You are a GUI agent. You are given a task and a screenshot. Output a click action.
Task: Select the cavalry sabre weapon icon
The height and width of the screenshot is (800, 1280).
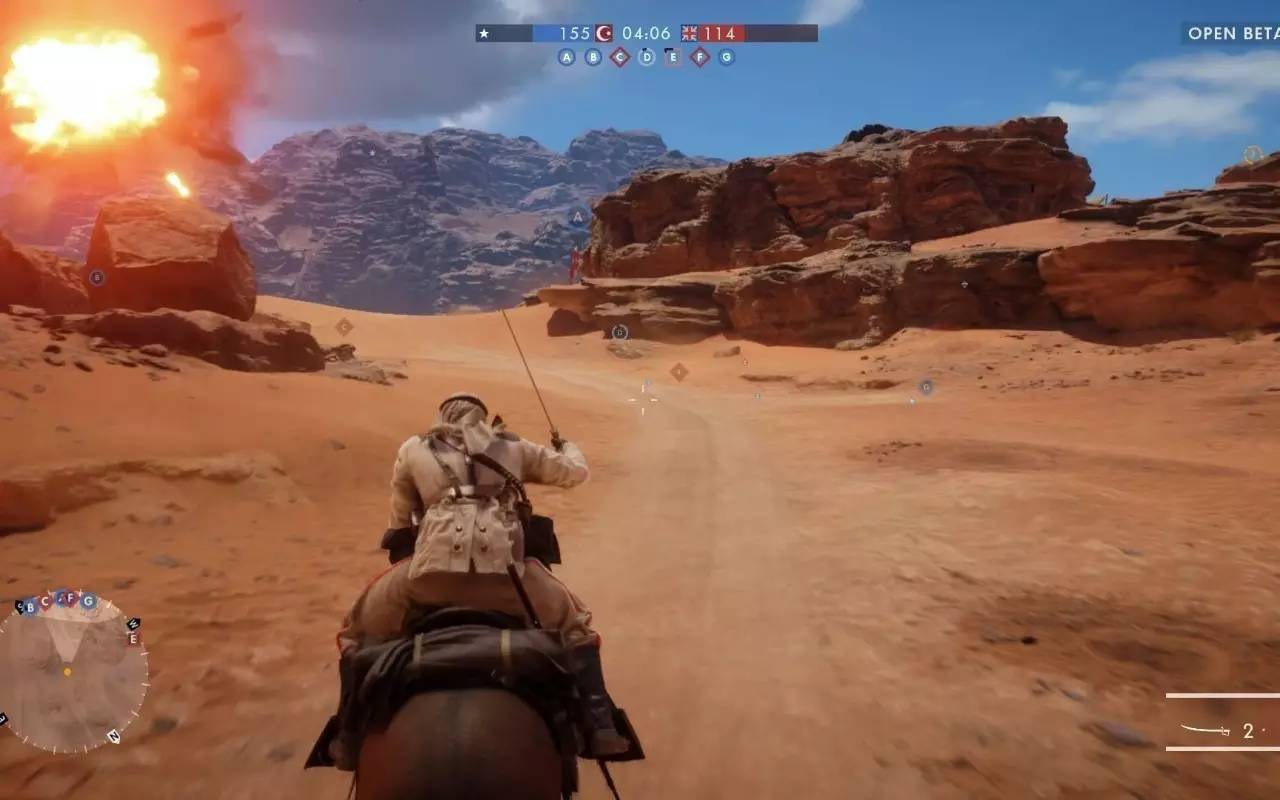tap(1205, 730)
